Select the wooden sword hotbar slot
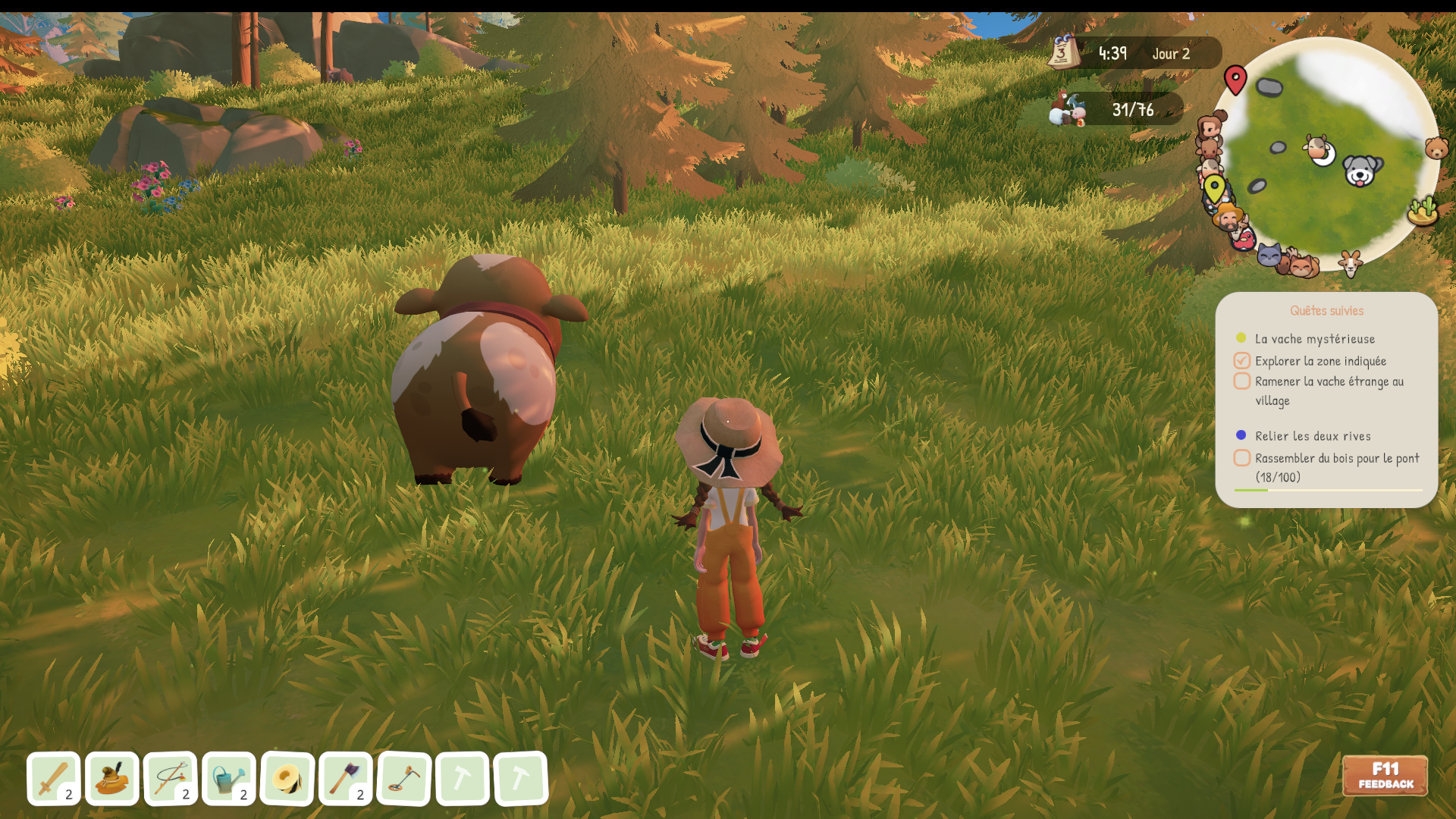This screenshot has height=819, width=1456. pos(53,778)
